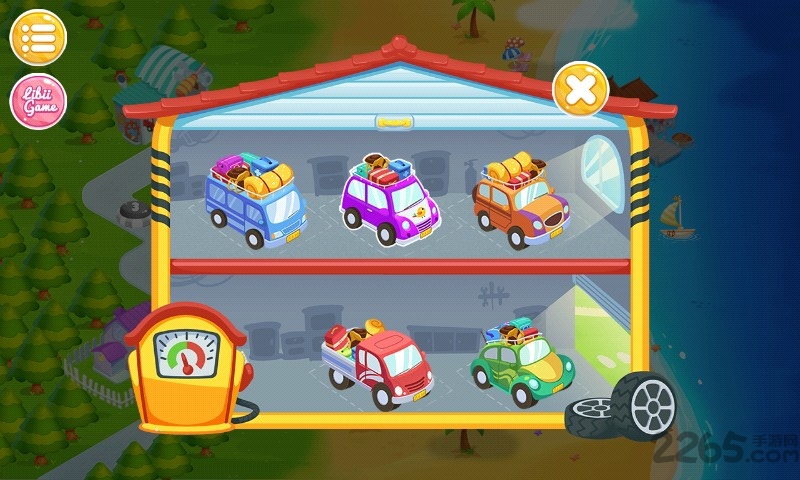Open the pink Libii Game button
Image resolution: width=800 pixels, height=480 pixels.
(37, 102)
